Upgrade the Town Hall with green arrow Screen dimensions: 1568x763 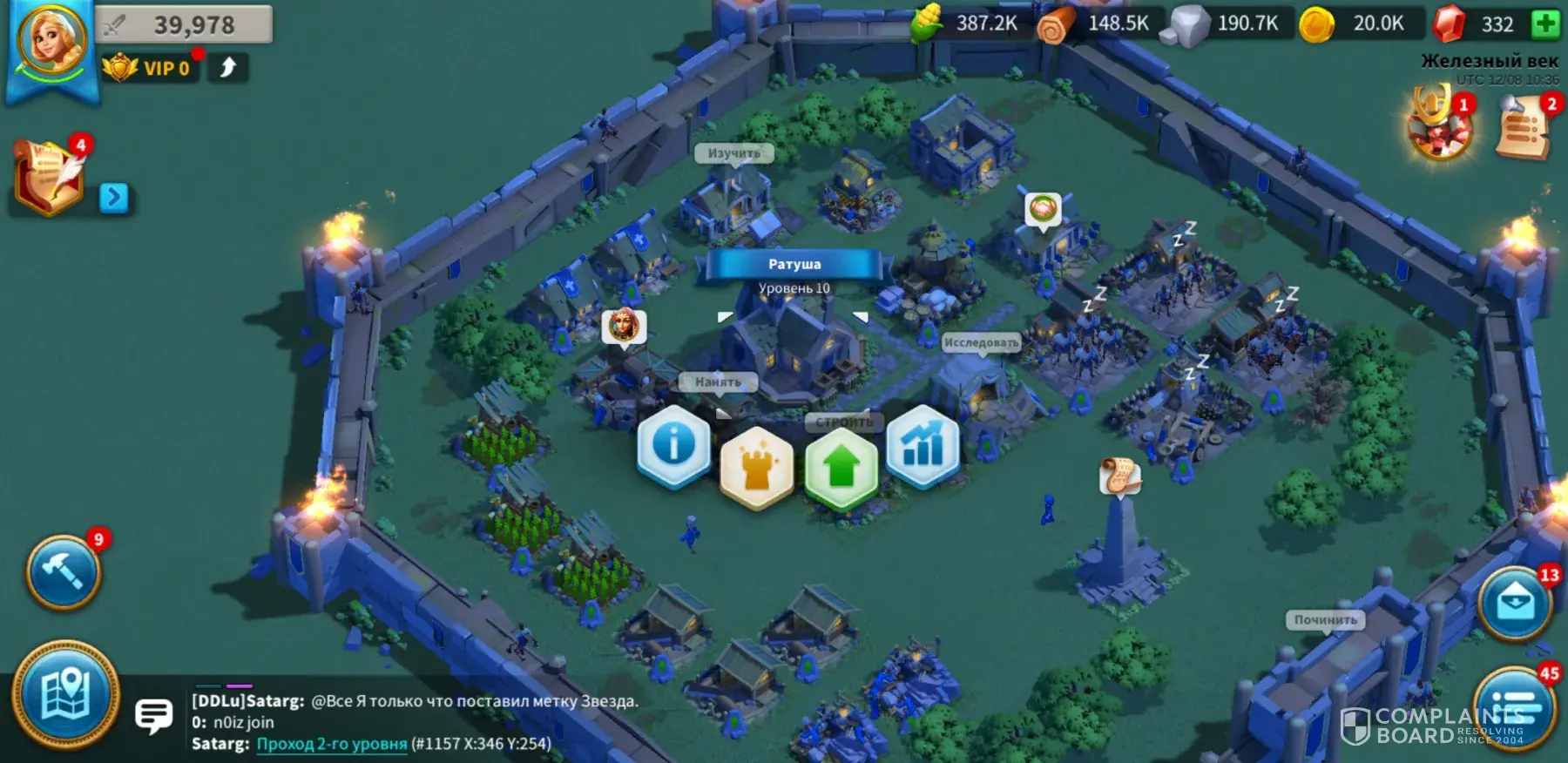[841, 468]
